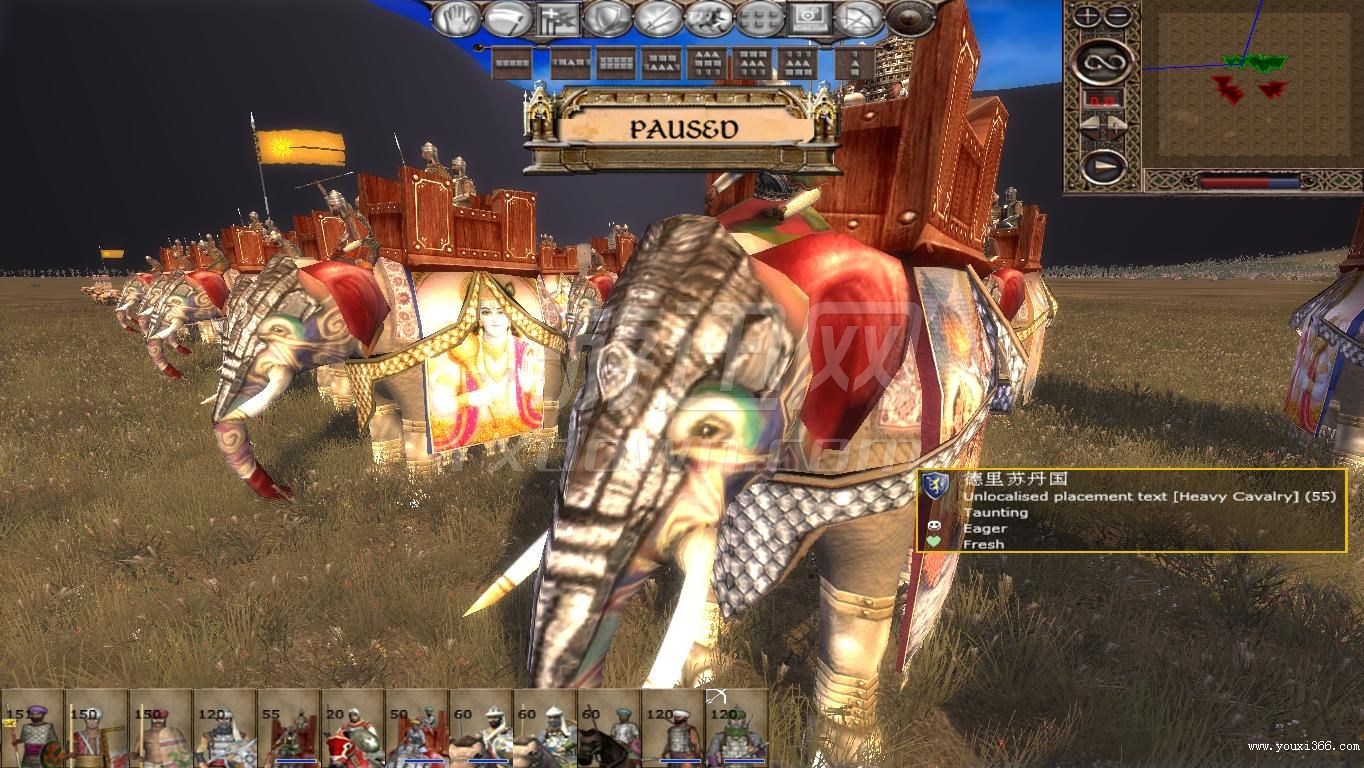This screenshot has height=768, width=1364.
Task: Toggle the bow fire-at-will button
Action: click(x=860, y=18)
